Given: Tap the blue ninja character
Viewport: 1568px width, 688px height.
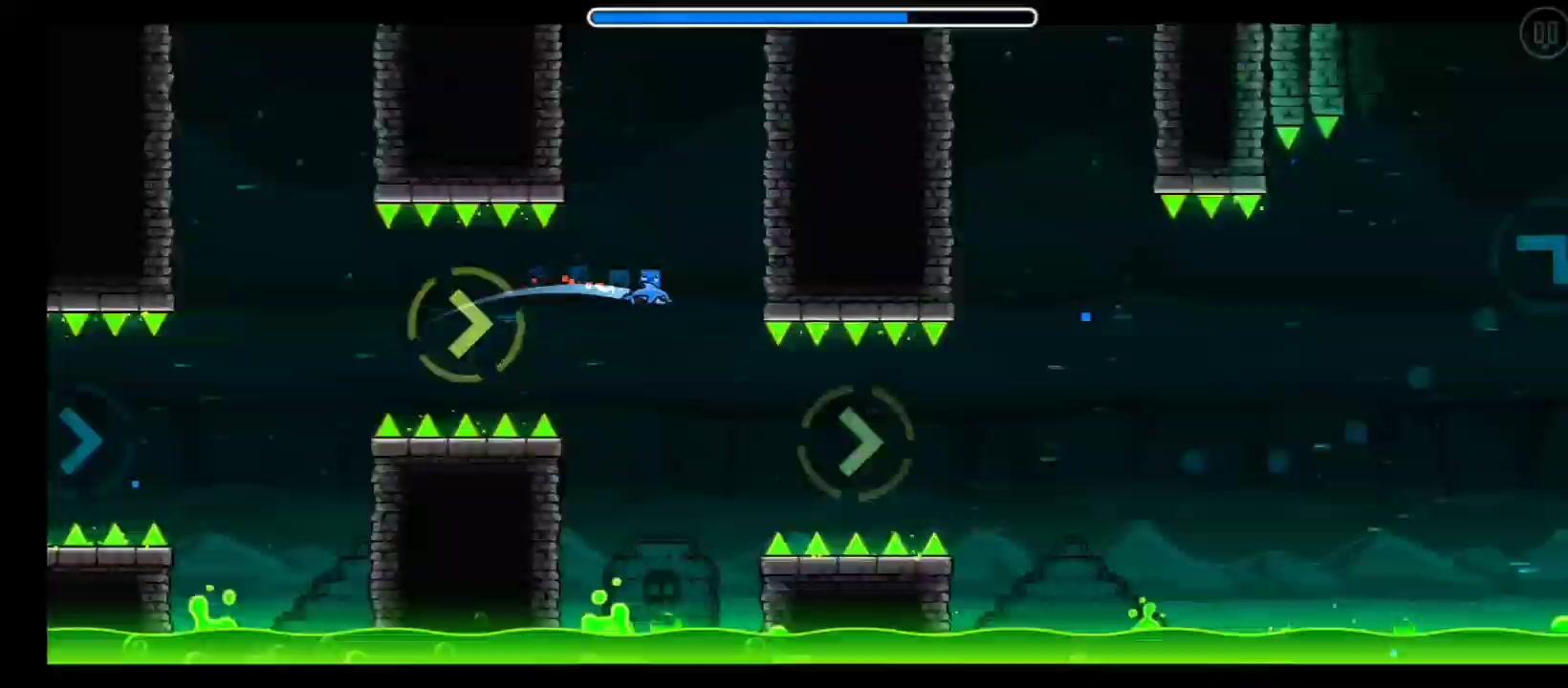Looking at the screenshot, I should click(x=650, y=285).
